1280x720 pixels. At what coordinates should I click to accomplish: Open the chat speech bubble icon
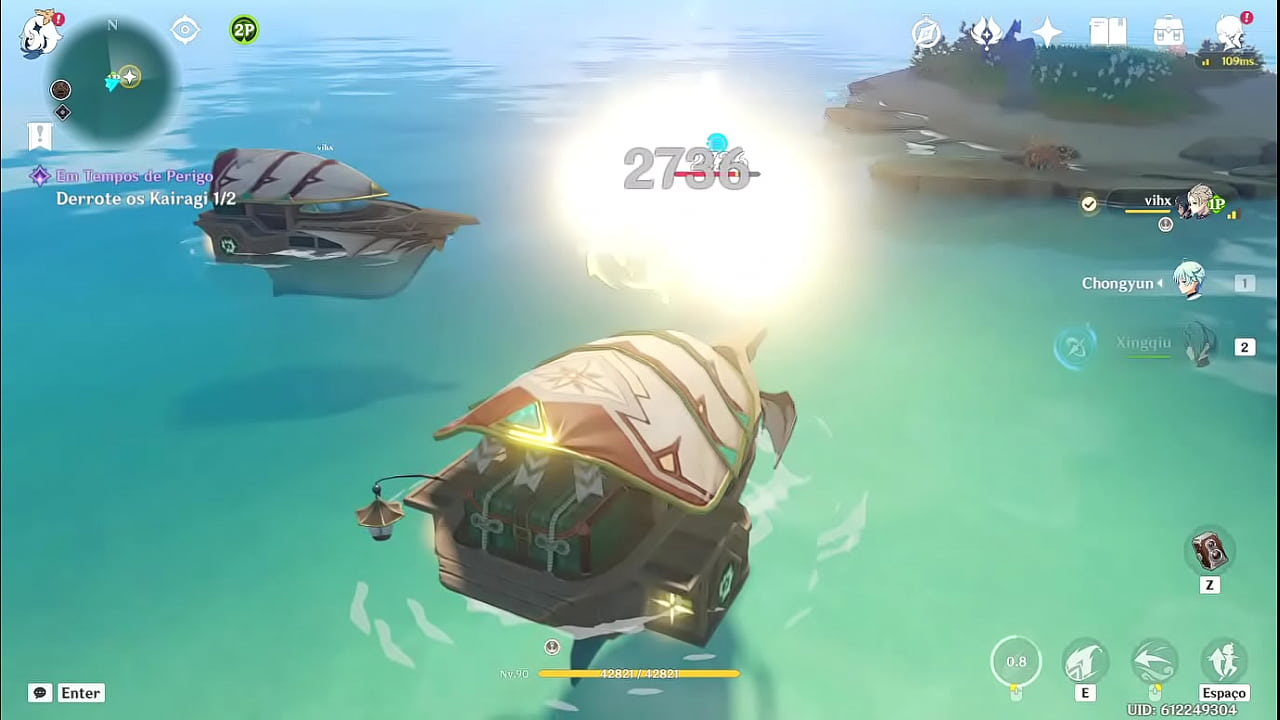40,692
